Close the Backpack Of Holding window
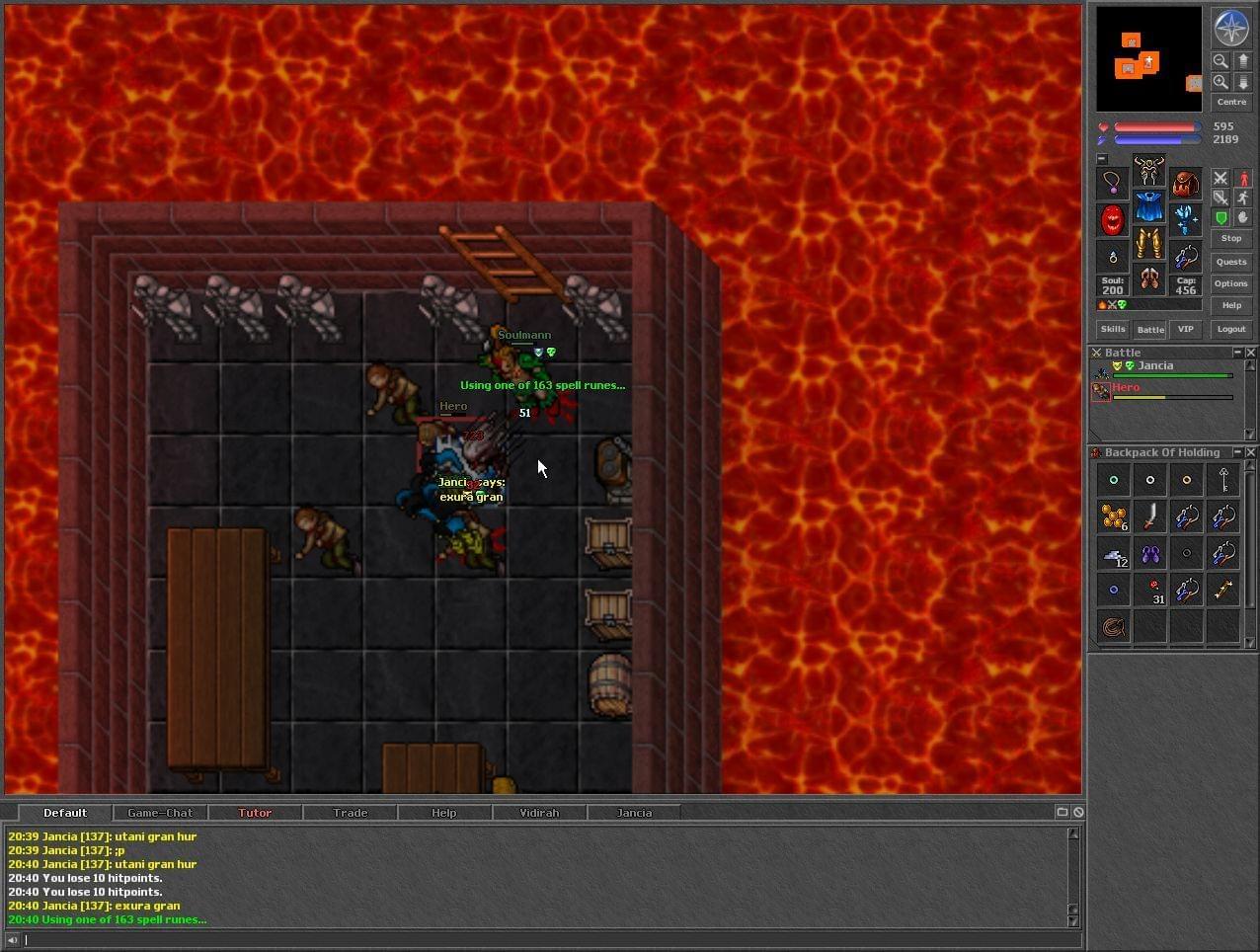Viewport: 1260px width, 952px height. (1251, 452)
